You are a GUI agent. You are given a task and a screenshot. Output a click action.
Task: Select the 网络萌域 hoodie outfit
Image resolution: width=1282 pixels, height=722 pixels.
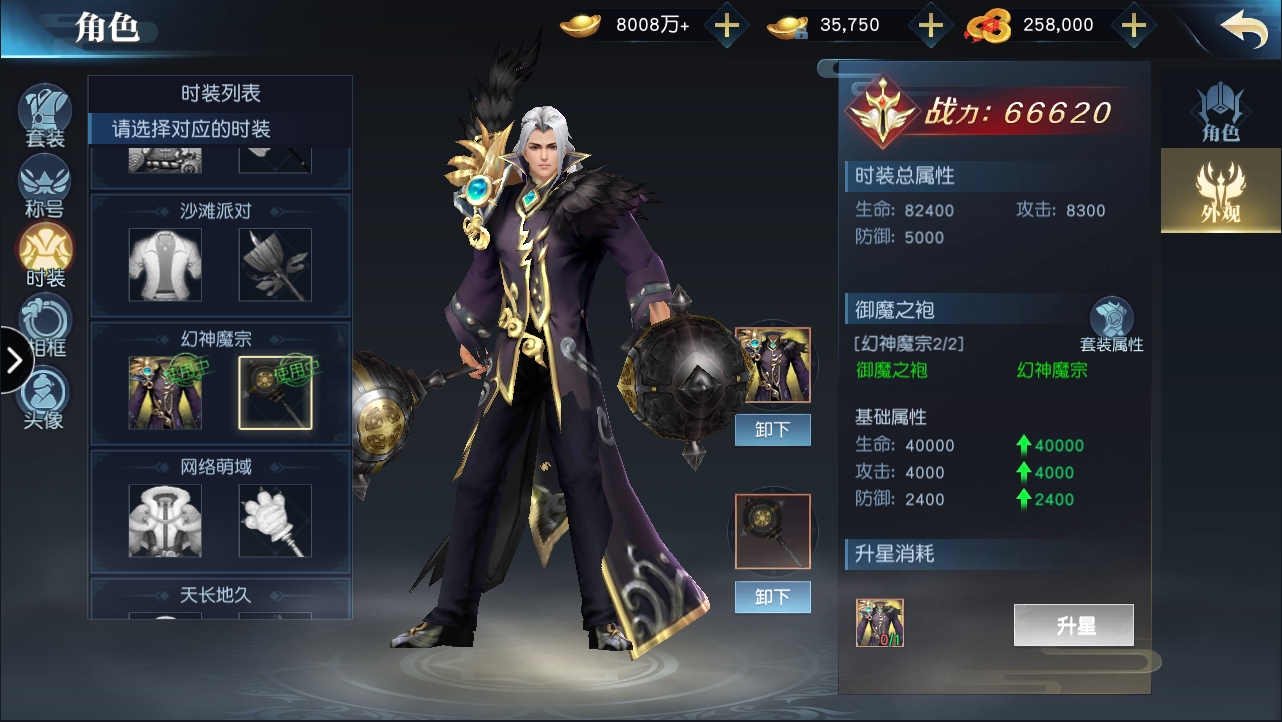click(x=165, y=520)
